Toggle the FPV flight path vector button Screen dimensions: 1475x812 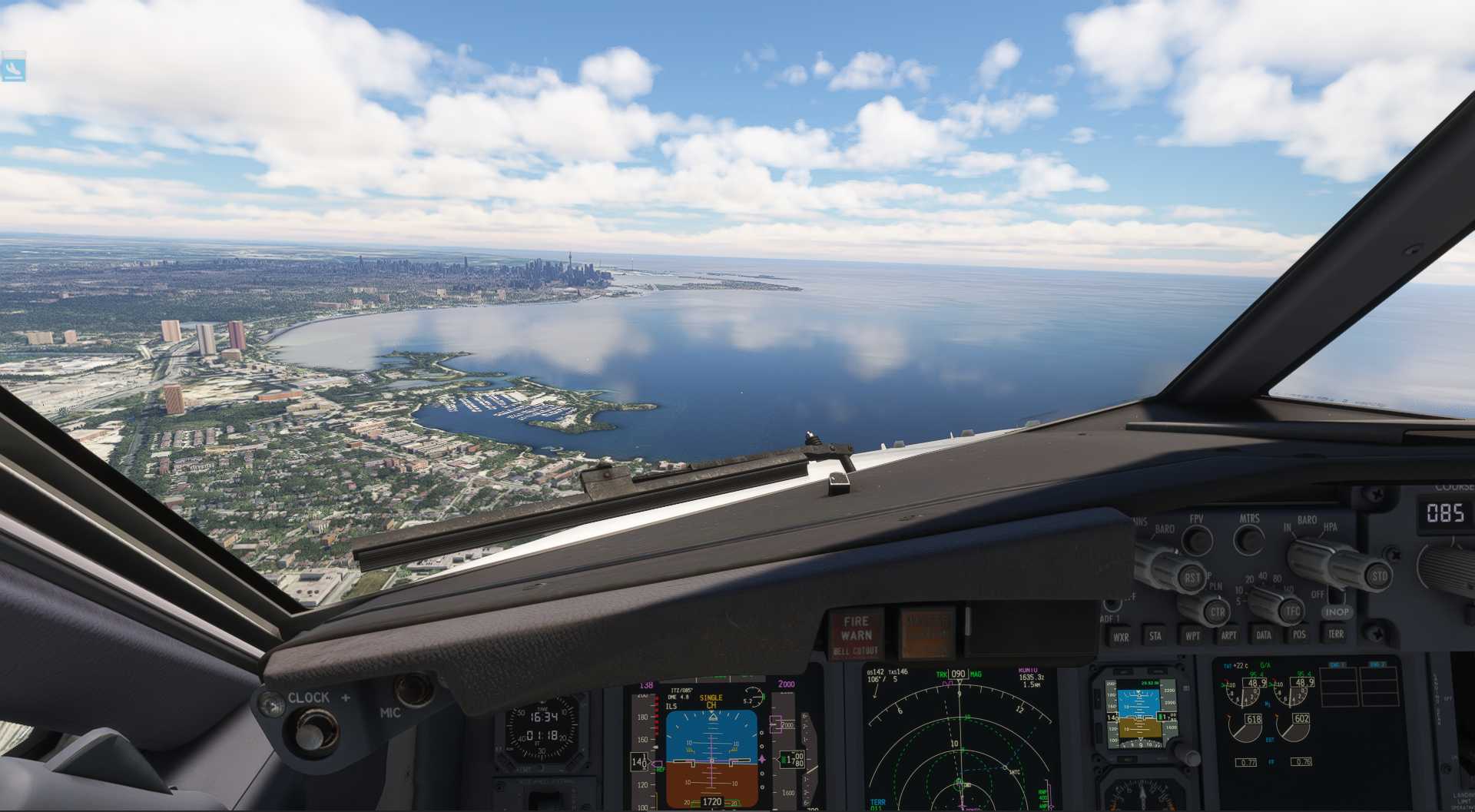tap(1196, 540)
